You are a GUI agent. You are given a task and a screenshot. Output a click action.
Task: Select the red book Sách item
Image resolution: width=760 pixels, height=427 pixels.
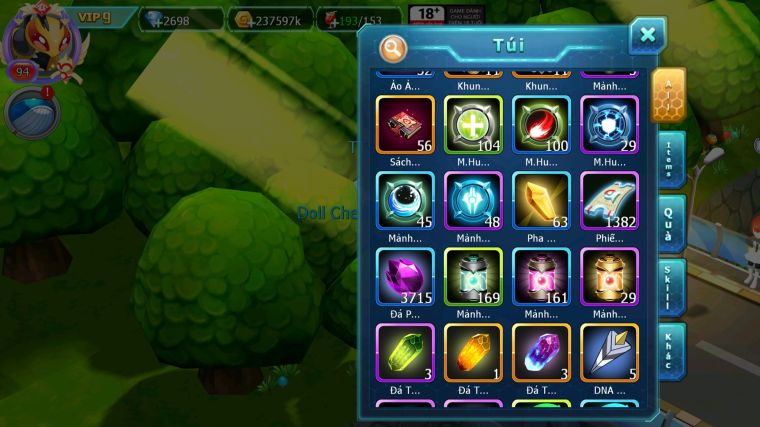coord(405,124)
